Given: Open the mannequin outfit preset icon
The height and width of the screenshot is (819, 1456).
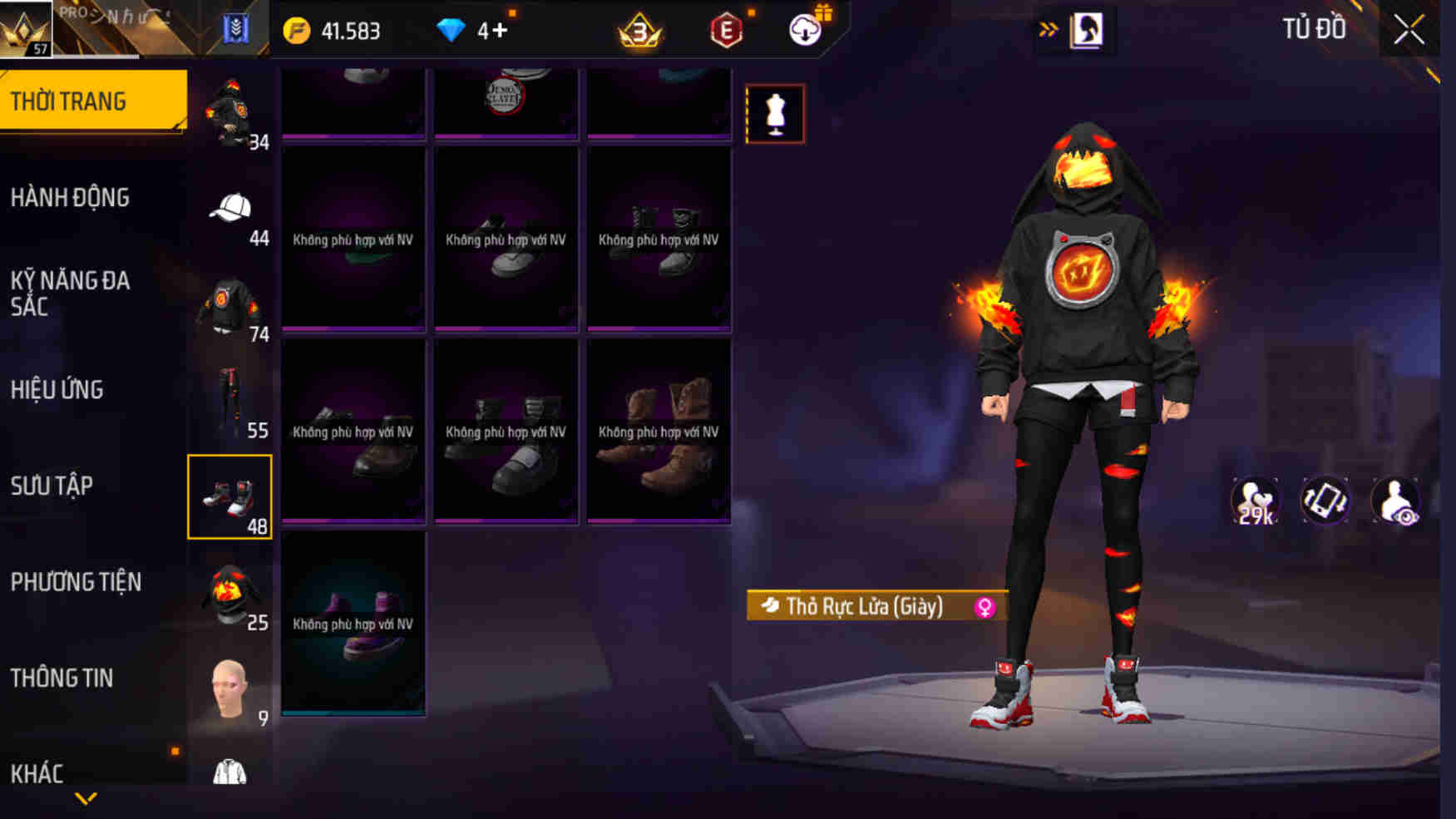Looking at the screenshot, I should click(x=777, y=113).
